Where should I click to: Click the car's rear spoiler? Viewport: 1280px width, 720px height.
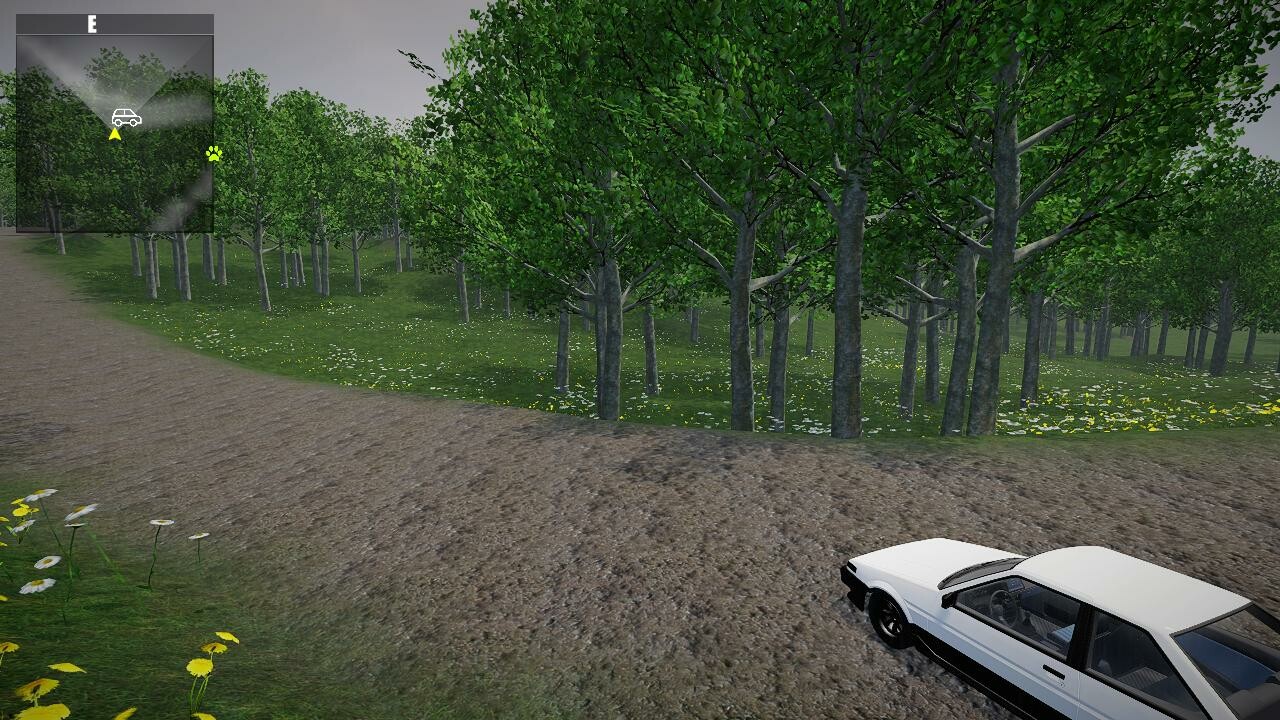[x=977, y=569]
